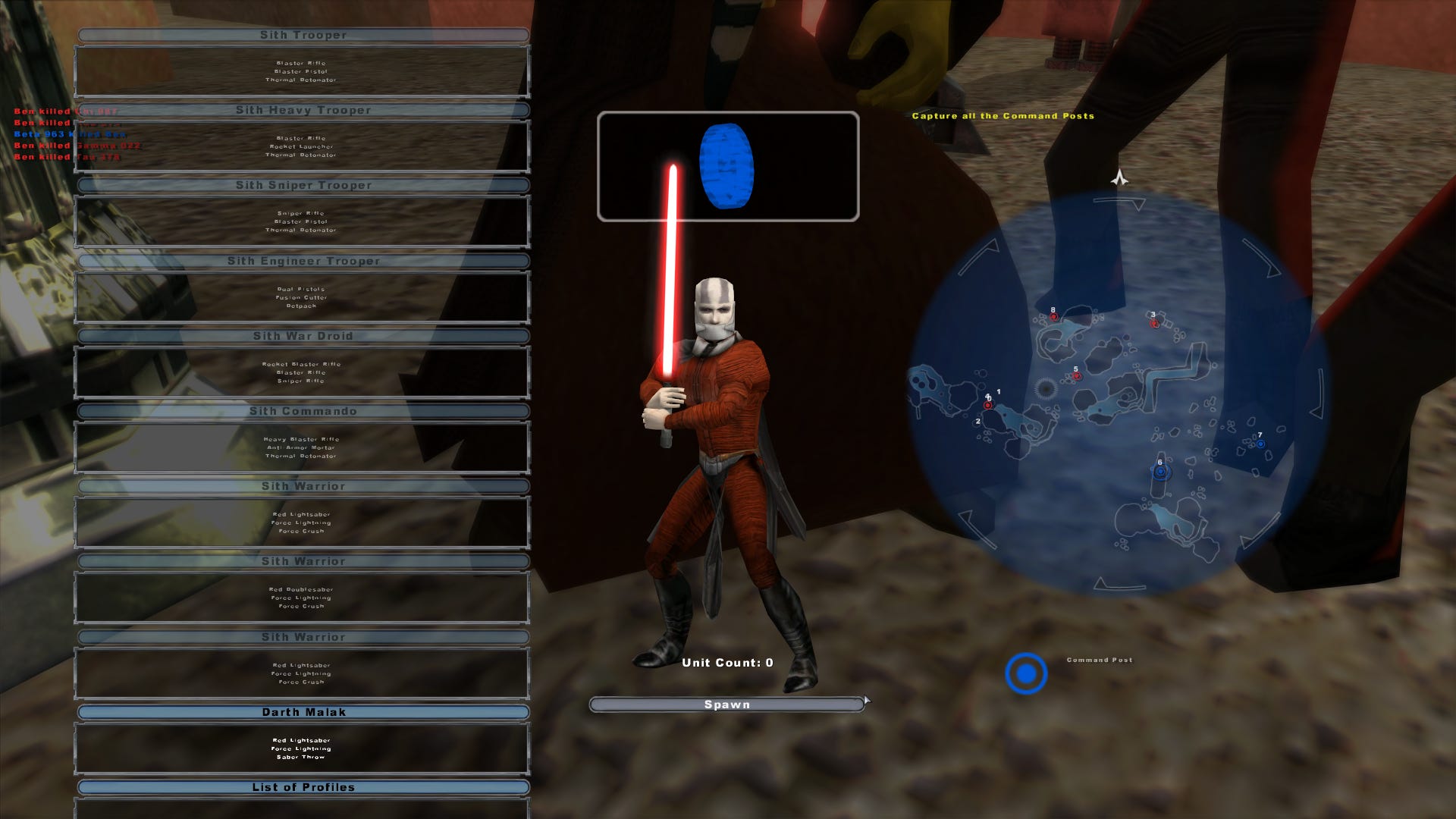Click the Spawn button

726,704
